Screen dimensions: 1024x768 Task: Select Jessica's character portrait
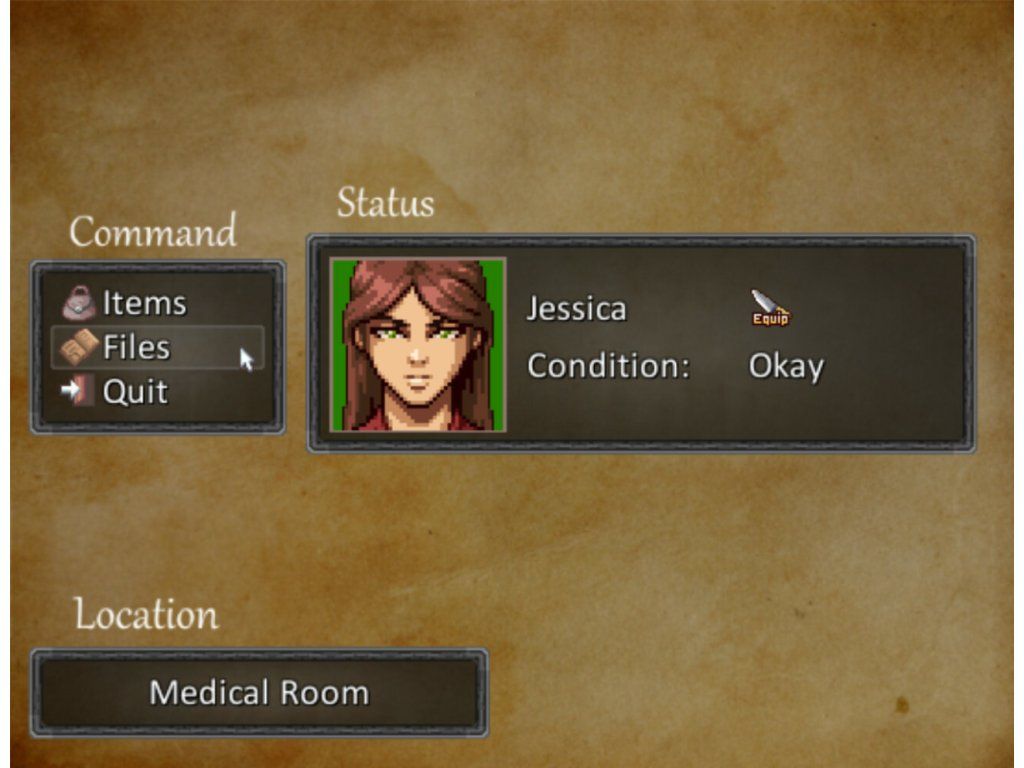tap(418, 345)
